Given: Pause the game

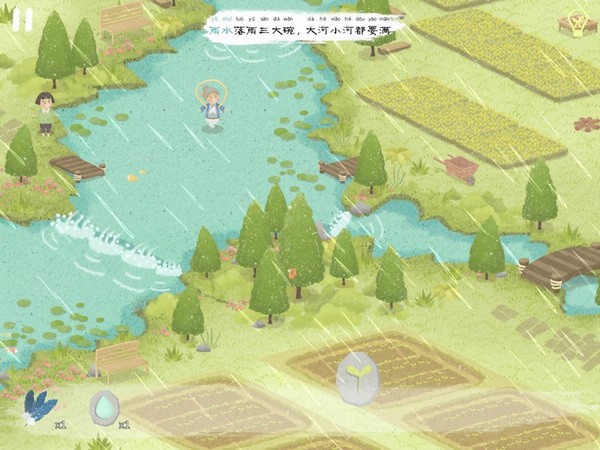Looking at the screenshot, I should tap(22, 20).
